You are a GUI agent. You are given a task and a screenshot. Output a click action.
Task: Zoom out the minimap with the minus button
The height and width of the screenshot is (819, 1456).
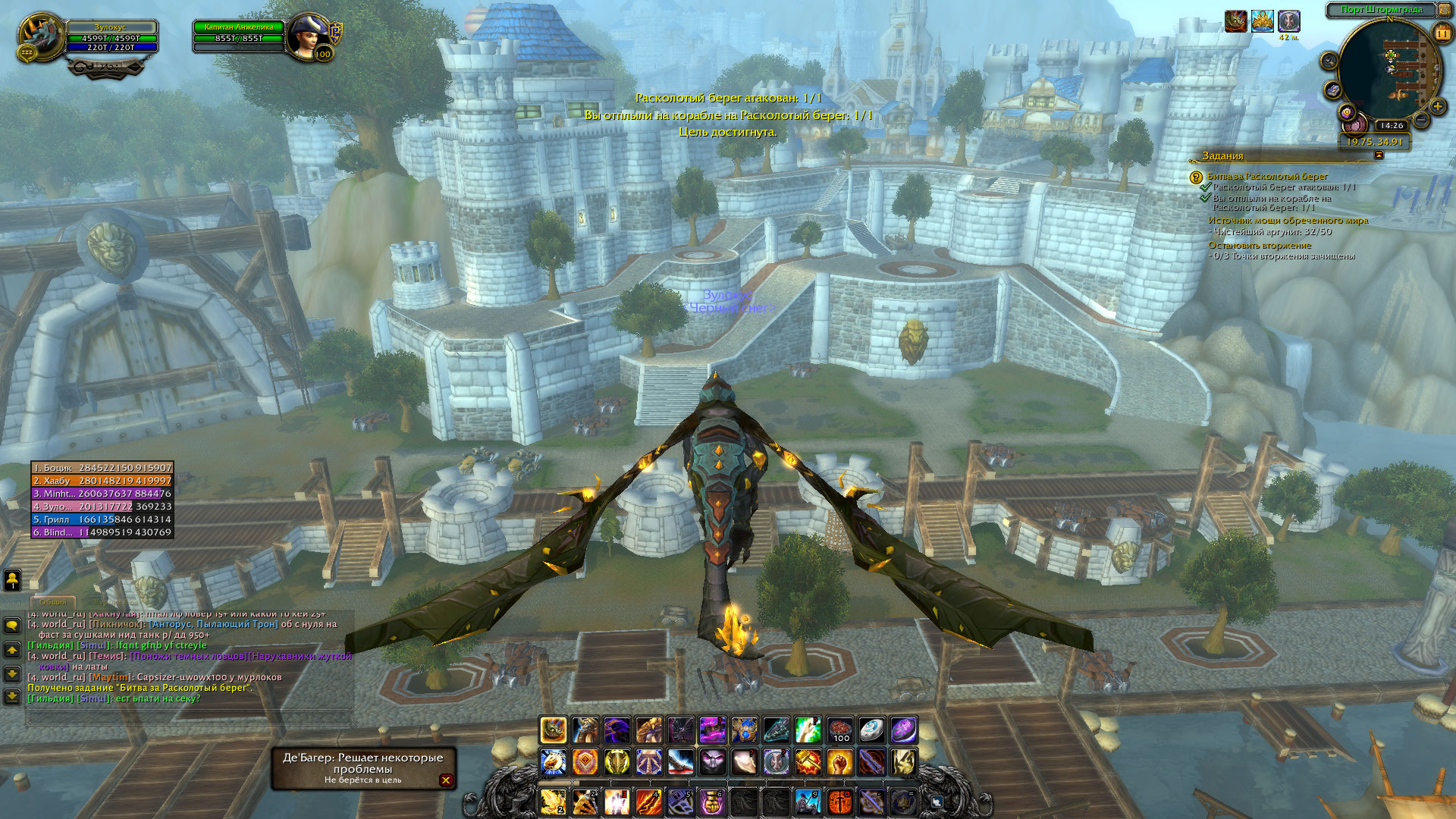click(1421, 120)
